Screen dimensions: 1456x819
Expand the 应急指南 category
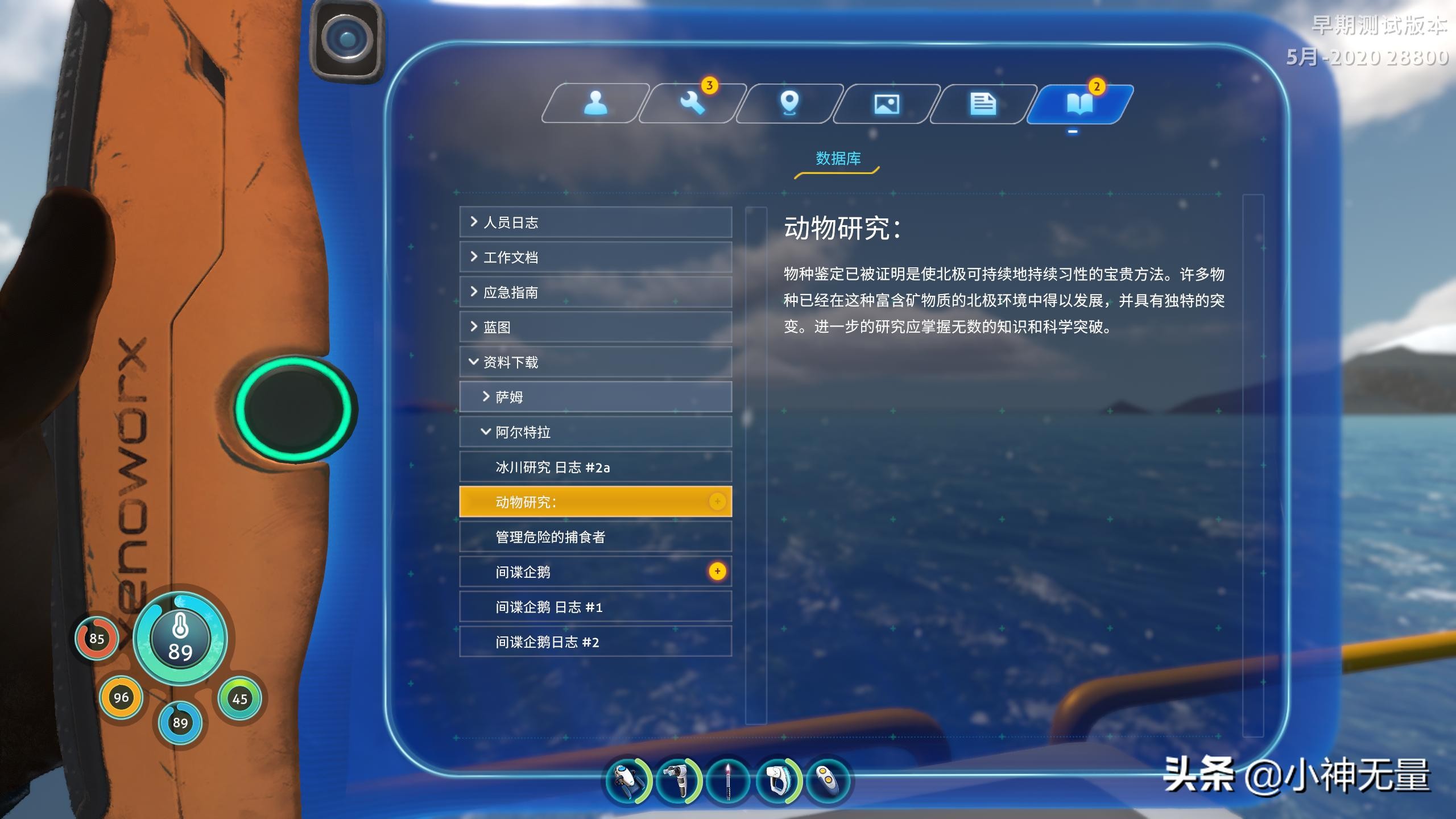coord(595,292)
